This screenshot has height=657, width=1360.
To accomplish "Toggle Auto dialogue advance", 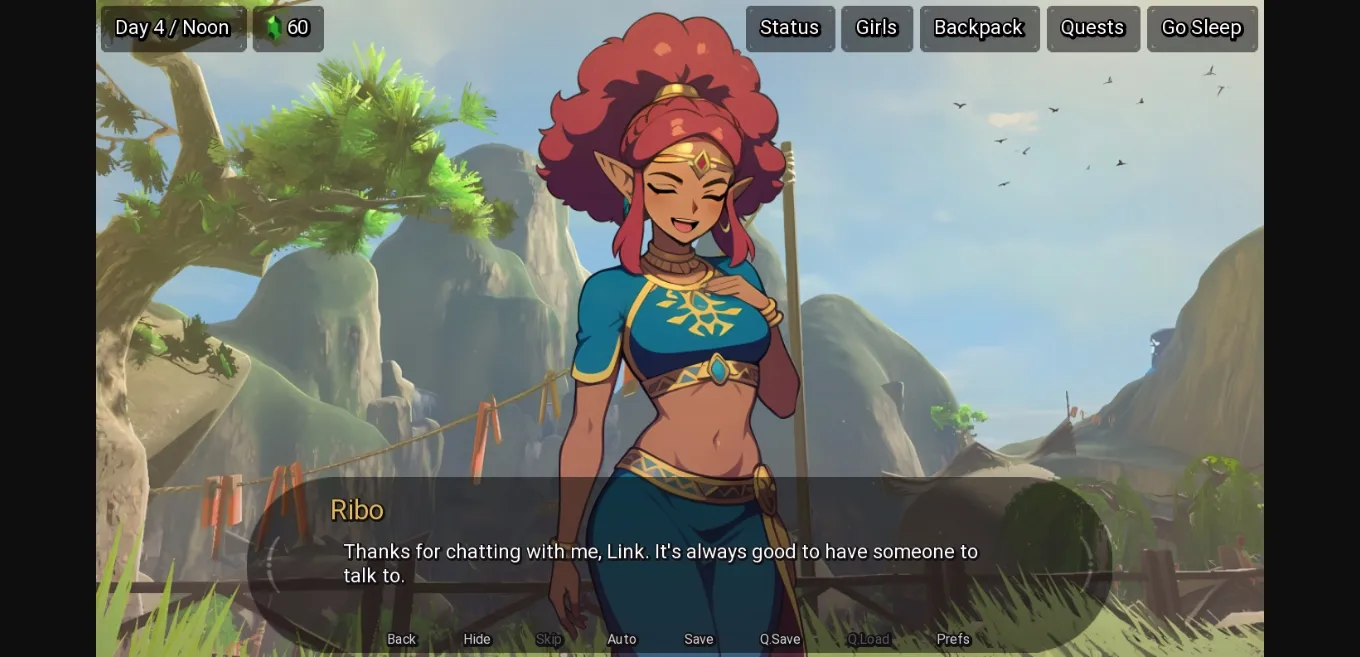I will (621, 639).
